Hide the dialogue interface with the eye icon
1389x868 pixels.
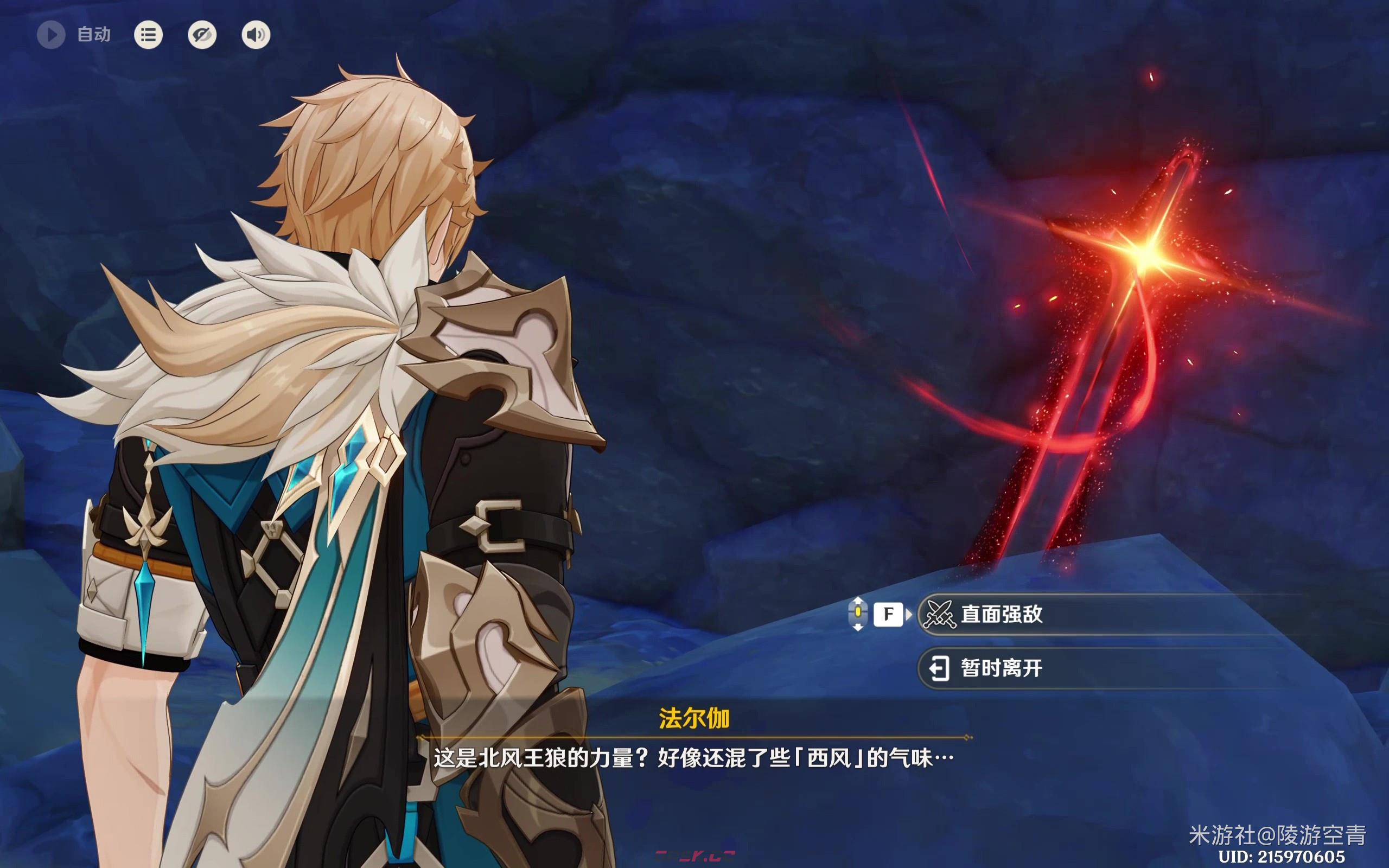point(202,35)
